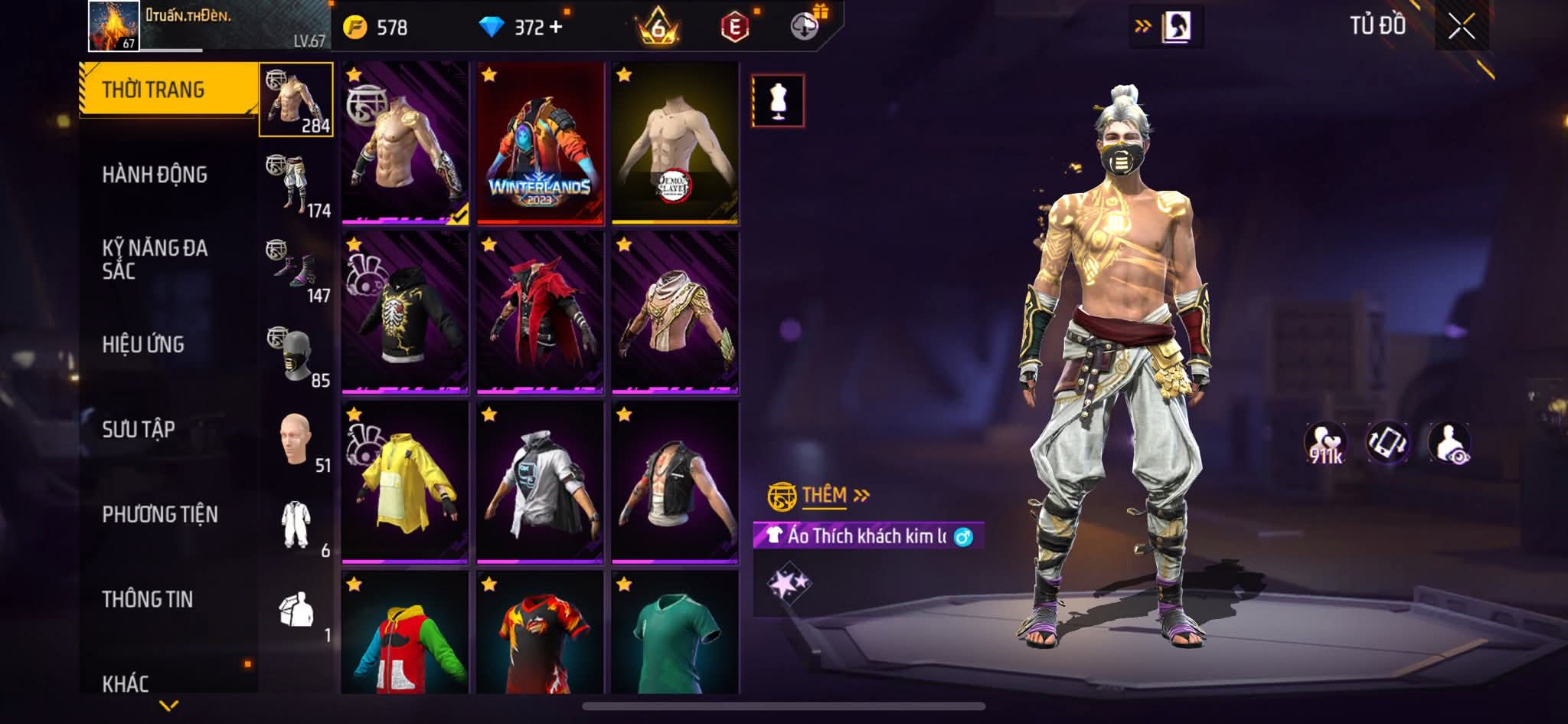
Task: Equip the red coat top
Action: tap(540, 313)
